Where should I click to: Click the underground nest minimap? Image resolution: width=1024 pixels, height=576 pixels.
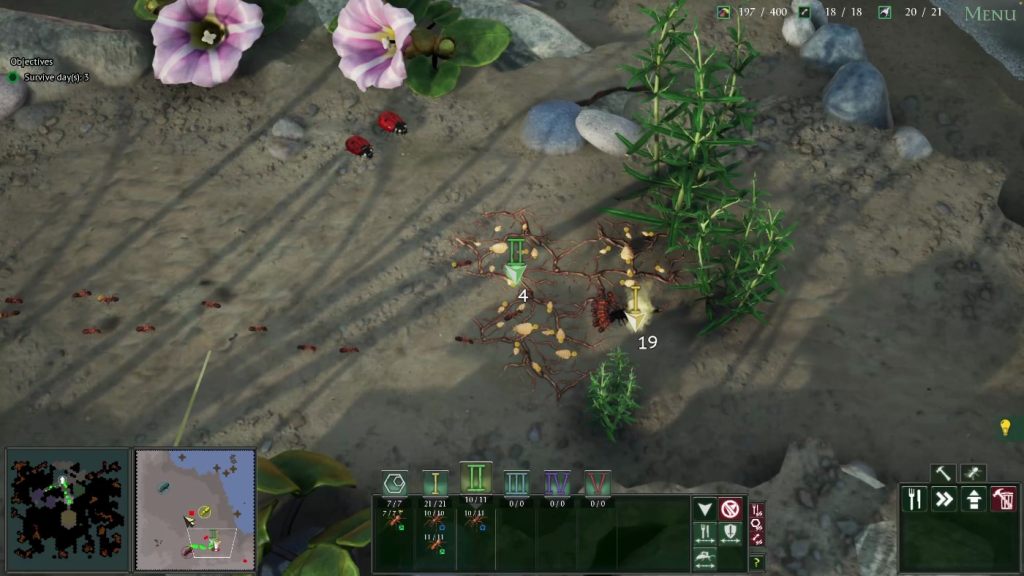(x=67, y=509)
